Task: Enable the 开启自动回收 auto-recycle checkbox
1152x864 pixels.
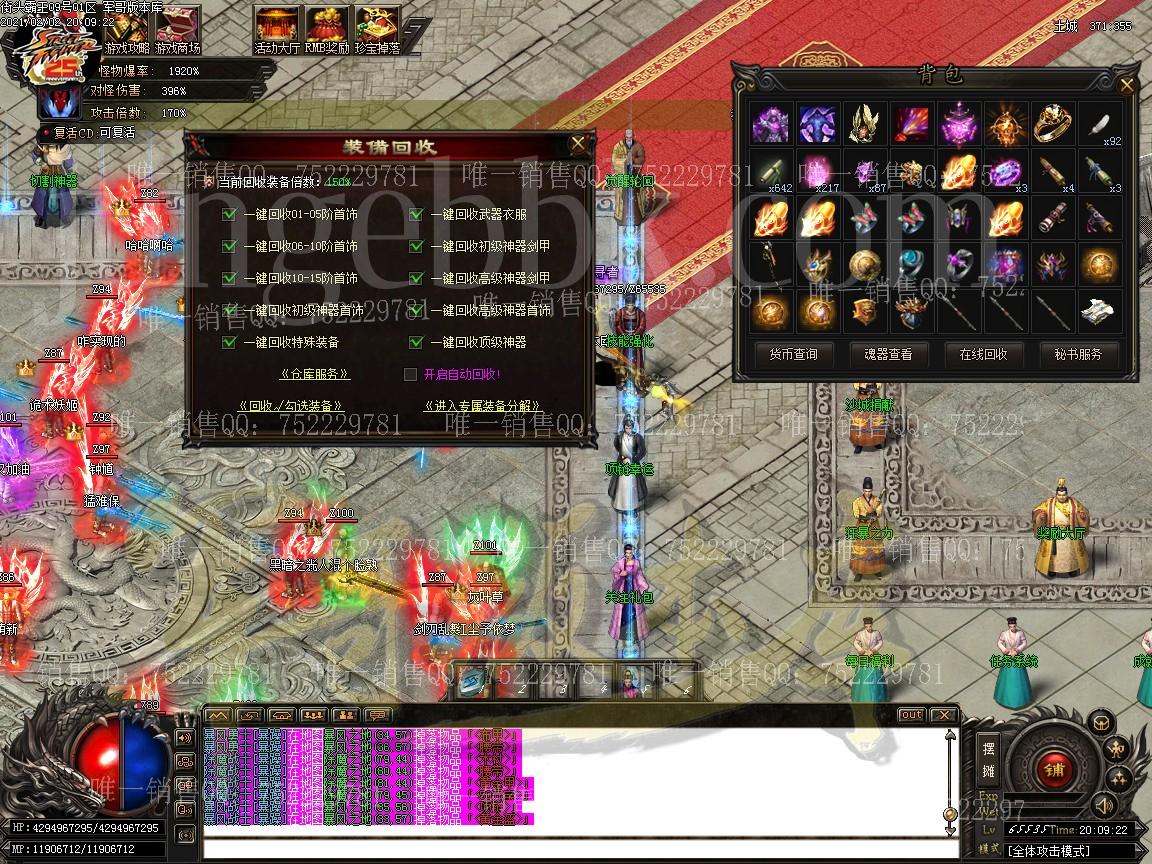Action: (410, 374)
